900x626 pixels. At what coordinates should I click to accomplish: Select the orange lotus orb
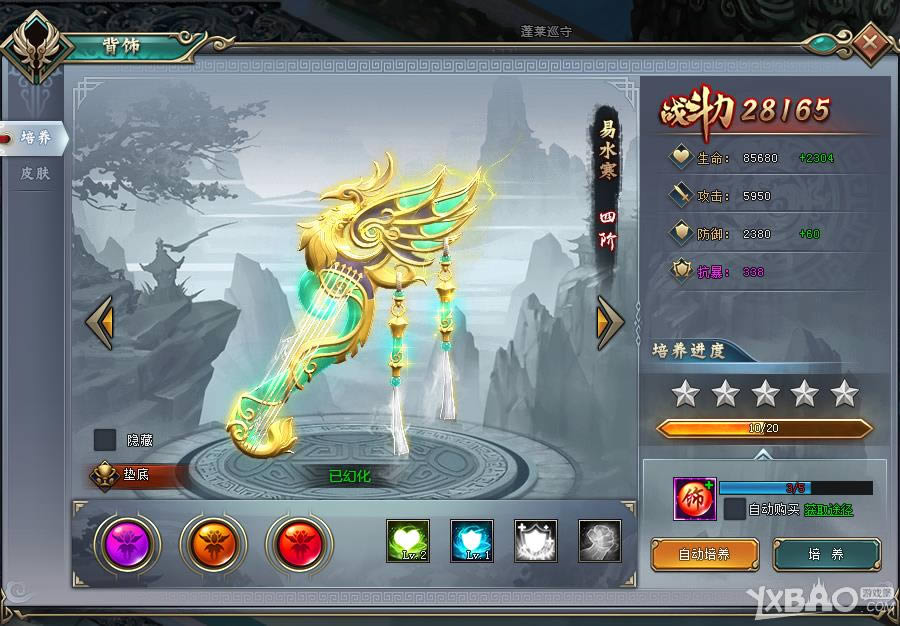pyautogui.click(x=213, y=543)
